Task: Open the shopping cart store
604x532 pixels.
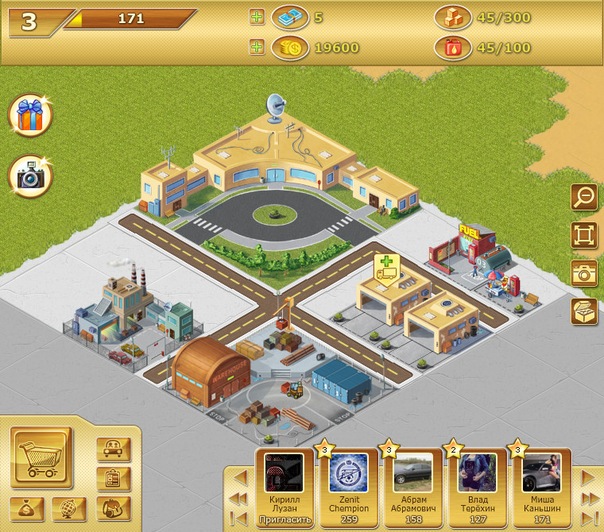Action: [42, 458]
